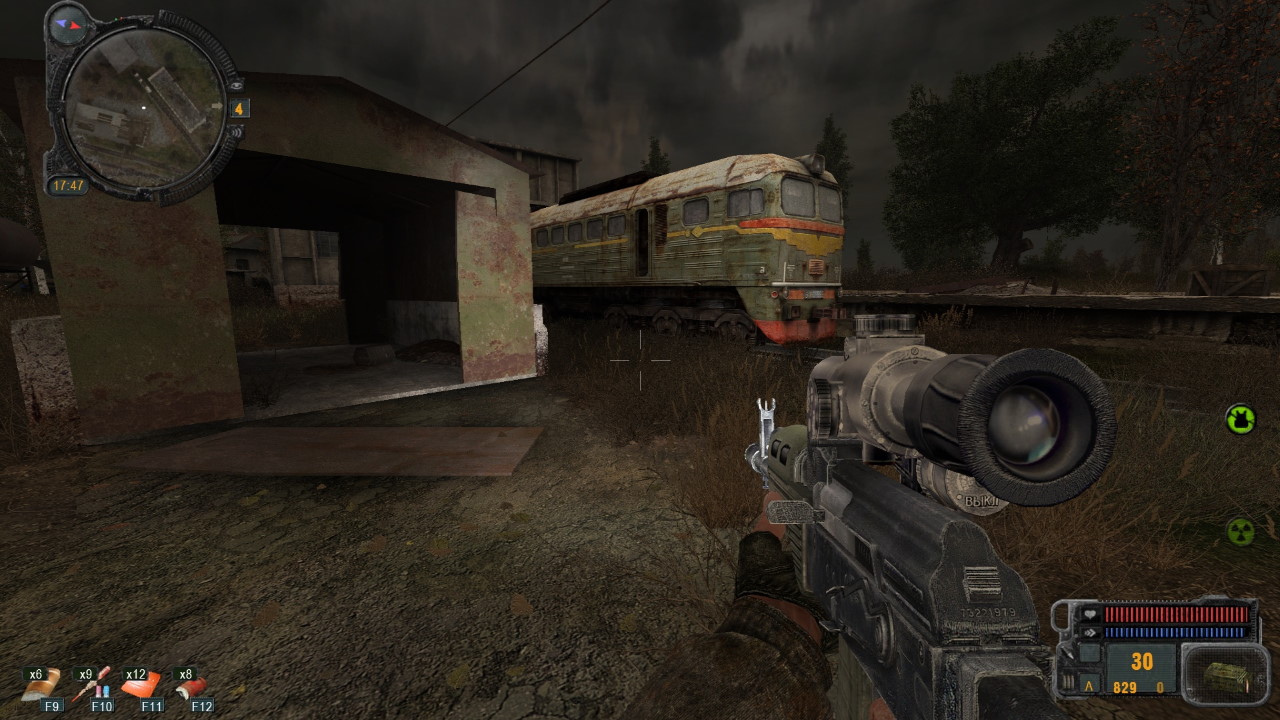
Task: Use the sausage quick slot
Action: [190, 686]
